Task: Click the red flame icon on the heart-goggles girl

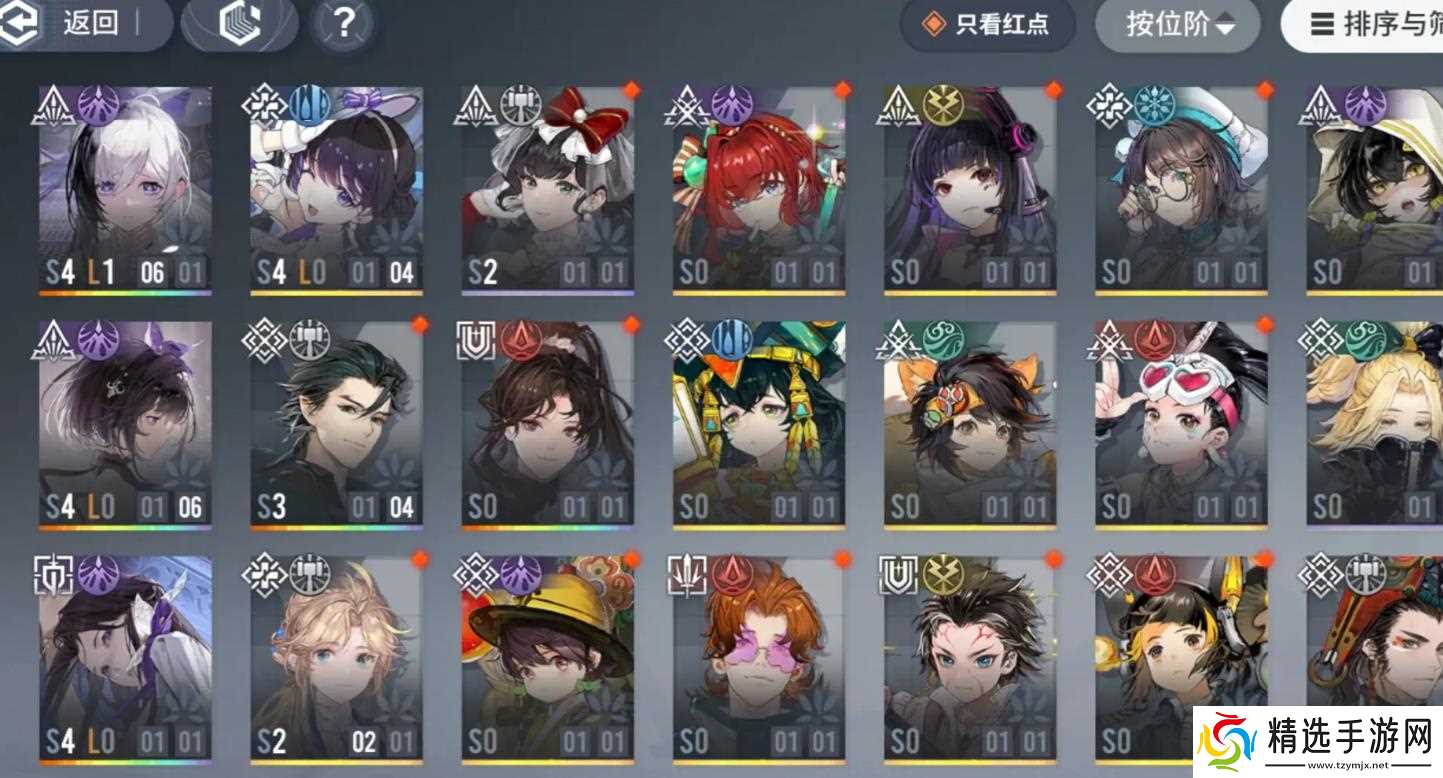Action: tap(1155, 340)
